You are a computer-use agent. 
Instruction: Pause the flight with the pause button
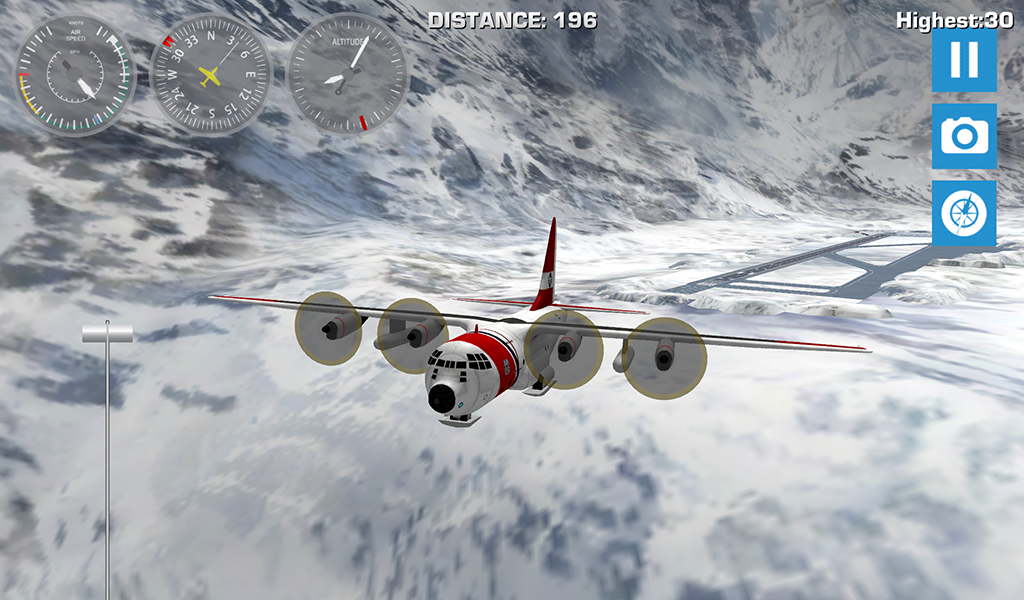(964, 60)
